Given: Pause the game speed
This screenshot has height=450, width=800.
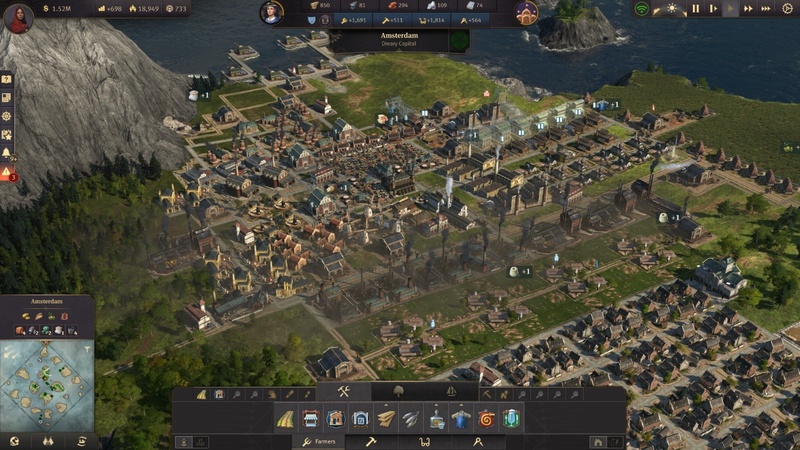Looking at the screenshot, I should click(x=696, y=9).
